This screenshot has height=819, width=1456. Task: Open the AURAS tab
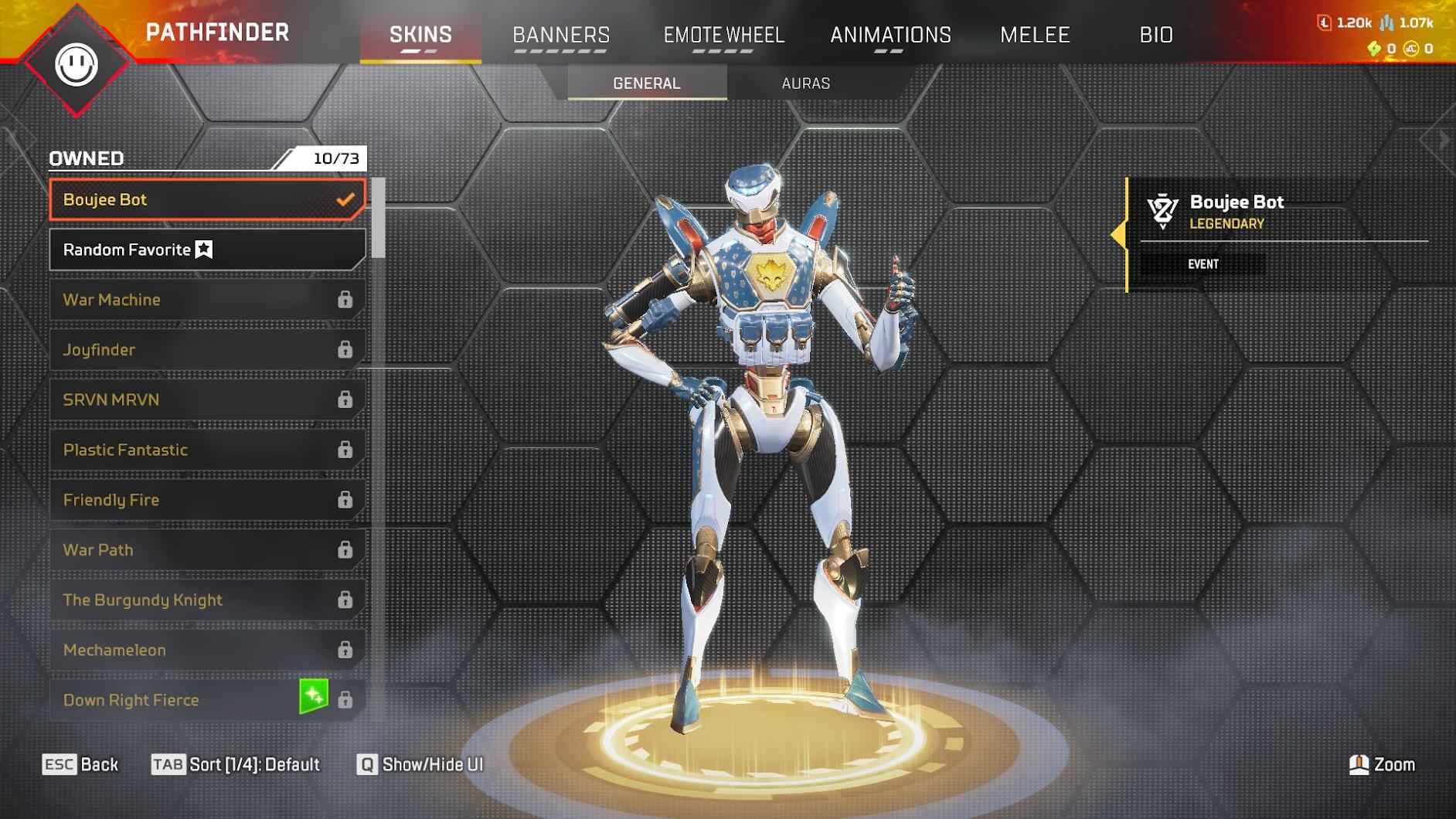click(x=806, y=83)
